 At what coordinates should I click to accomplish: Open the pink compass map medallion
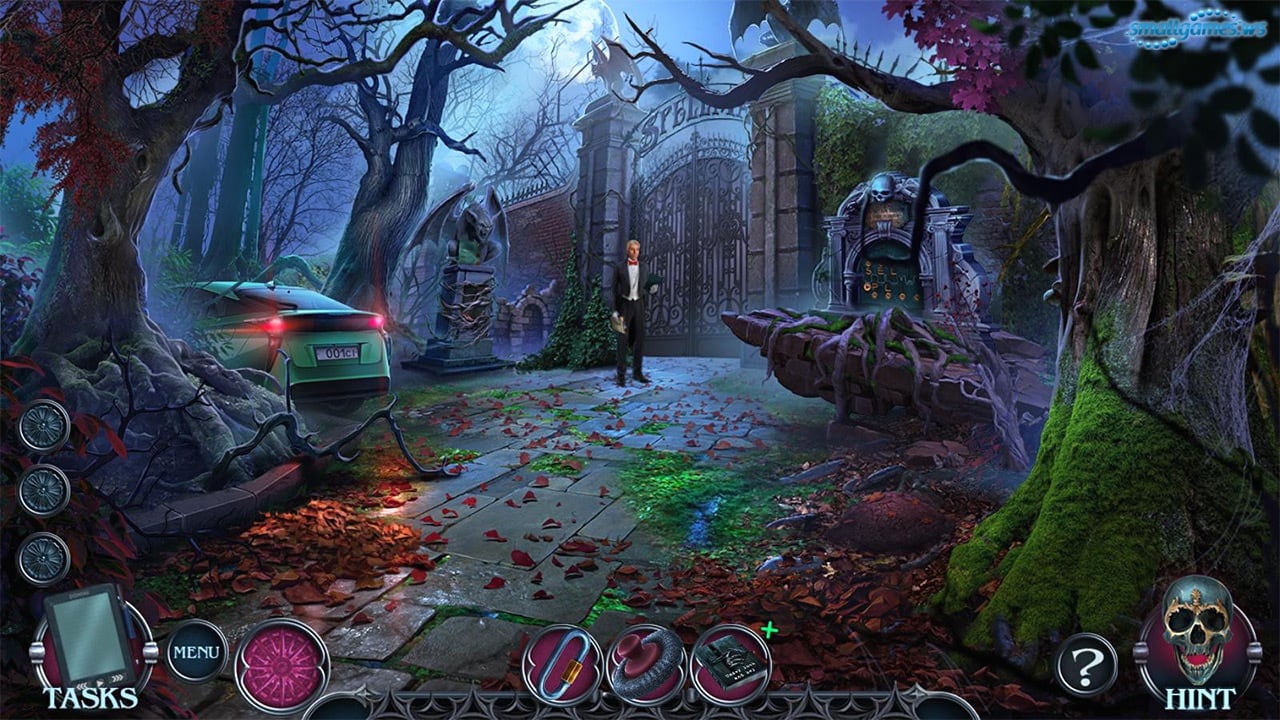[281, 665]
